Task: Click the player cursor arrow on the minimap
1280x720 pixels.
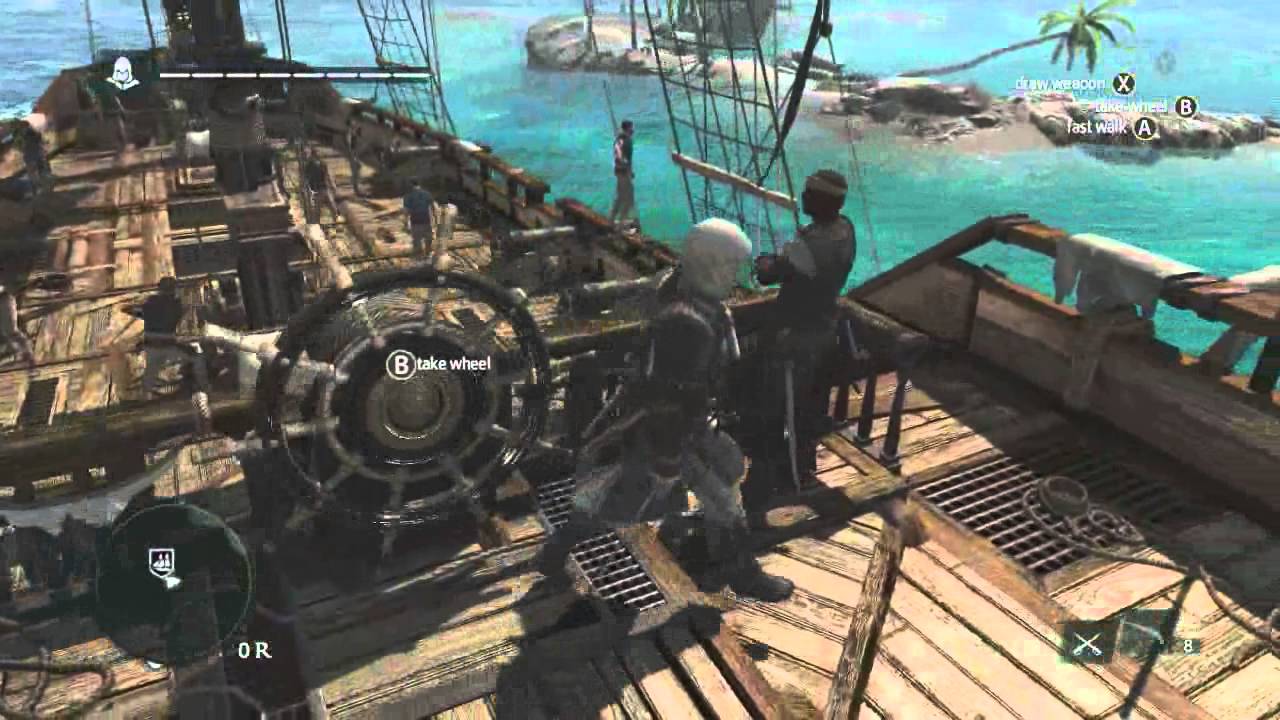Action: pos(173,582)
